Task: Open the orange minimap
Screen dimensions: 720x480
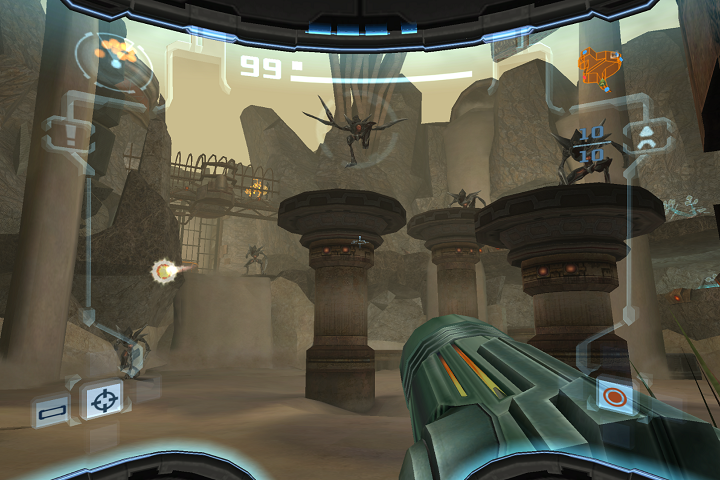Action: [x=598, y=66]
